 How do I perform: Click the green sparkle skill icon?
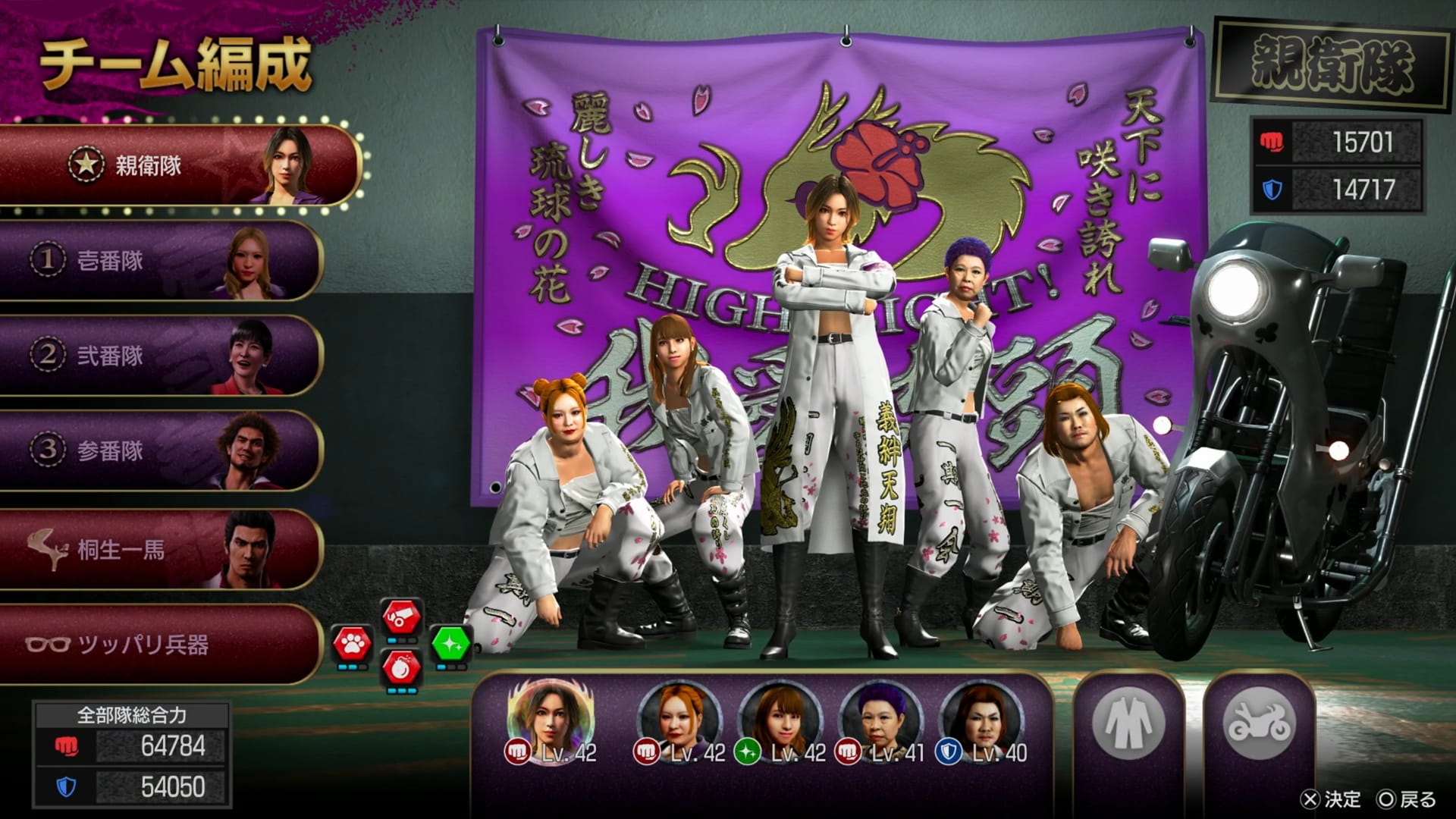pos(451,645)
